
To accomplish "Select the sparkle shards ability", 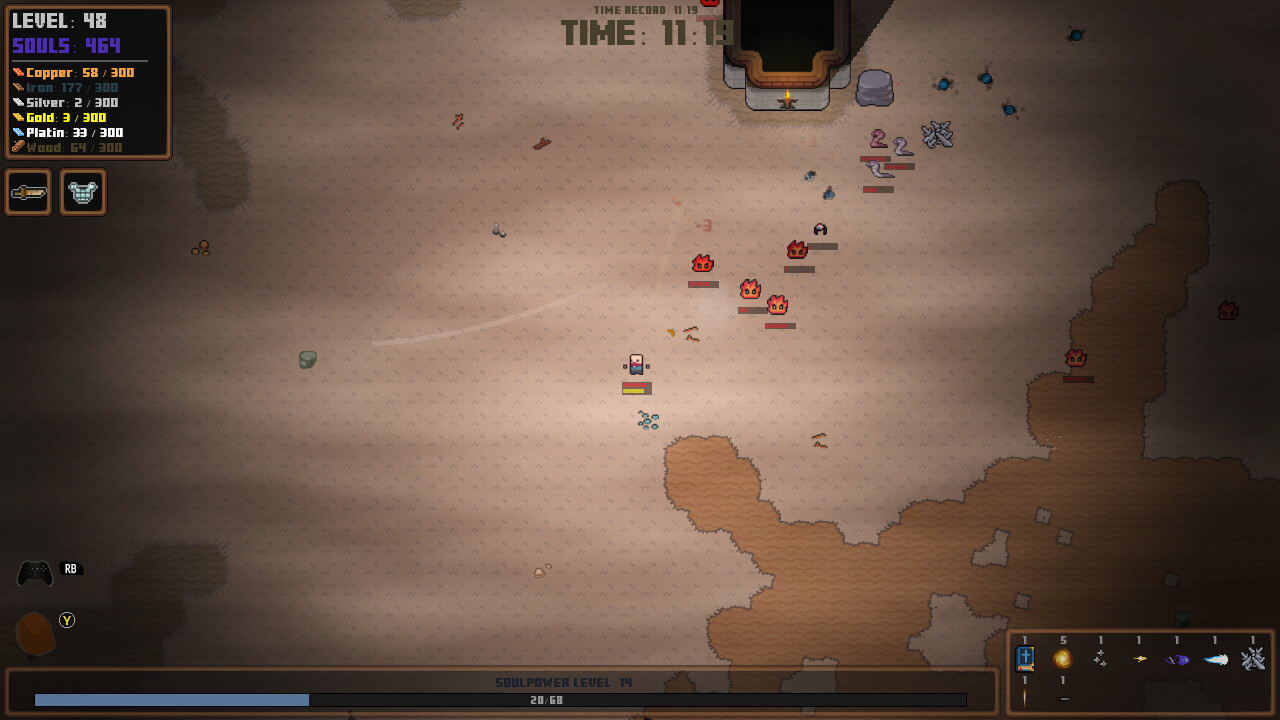I will [1100, 658].
